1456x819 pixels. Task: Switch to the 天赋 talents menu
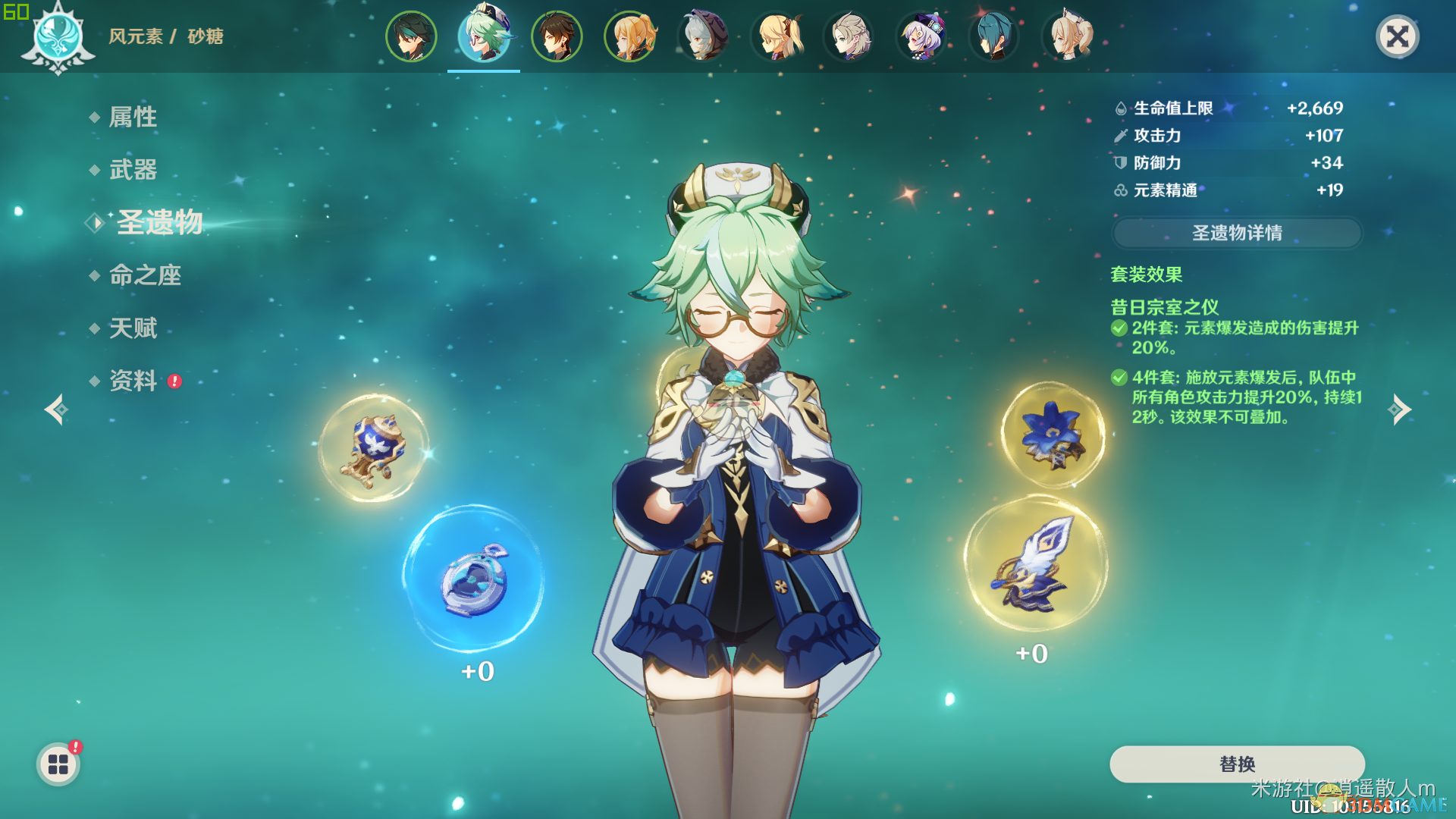point(133,328)
